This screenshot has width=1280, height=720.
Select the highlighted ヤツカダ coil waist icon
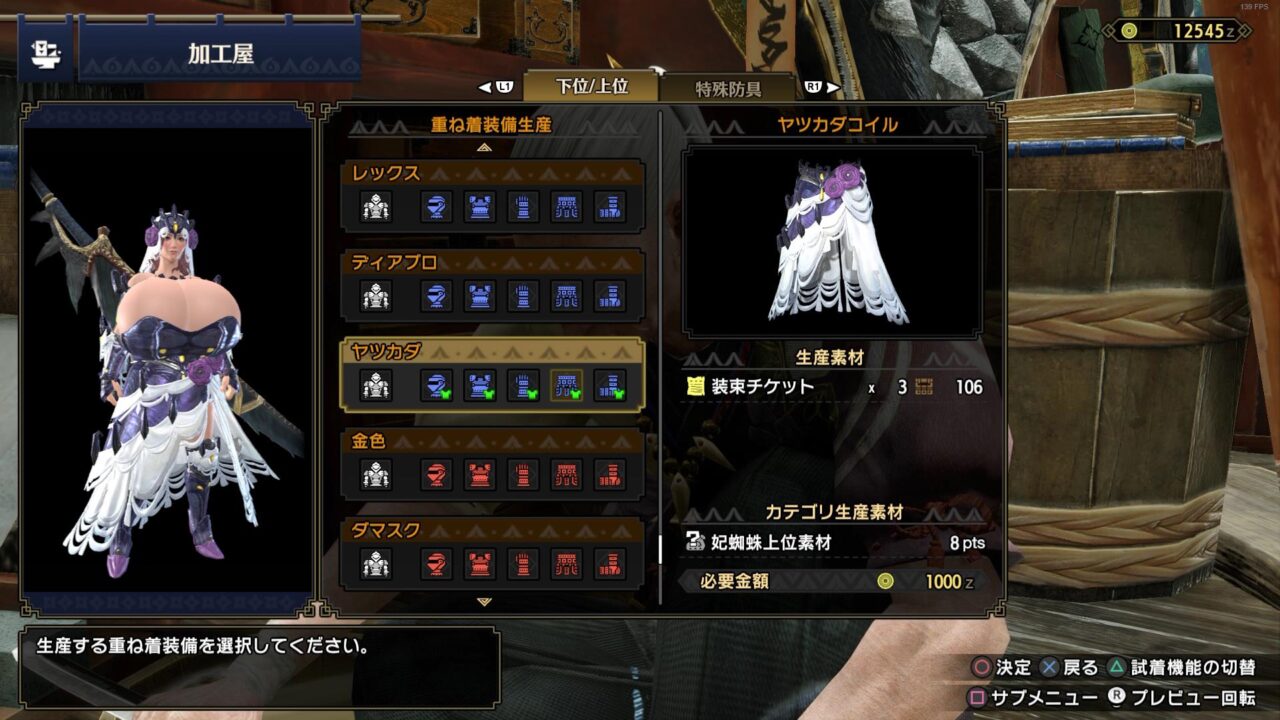(567, 385)
